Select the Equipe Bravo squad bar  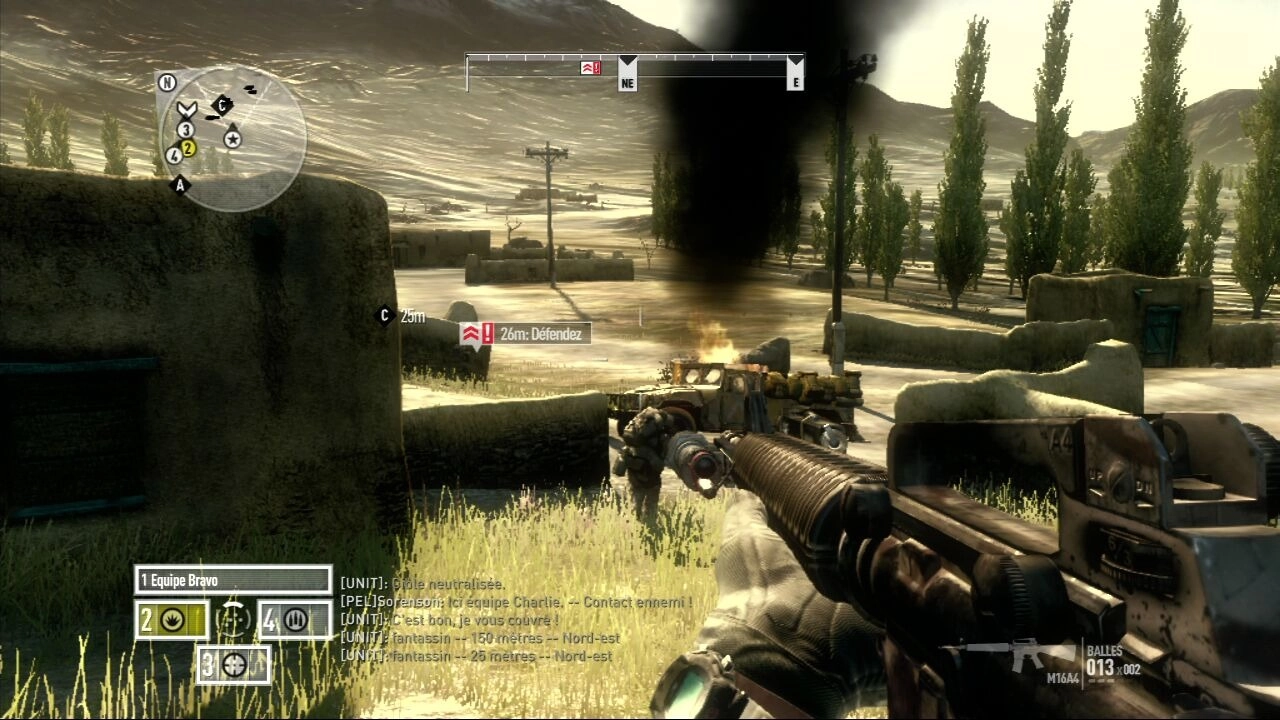click(233, 580)
